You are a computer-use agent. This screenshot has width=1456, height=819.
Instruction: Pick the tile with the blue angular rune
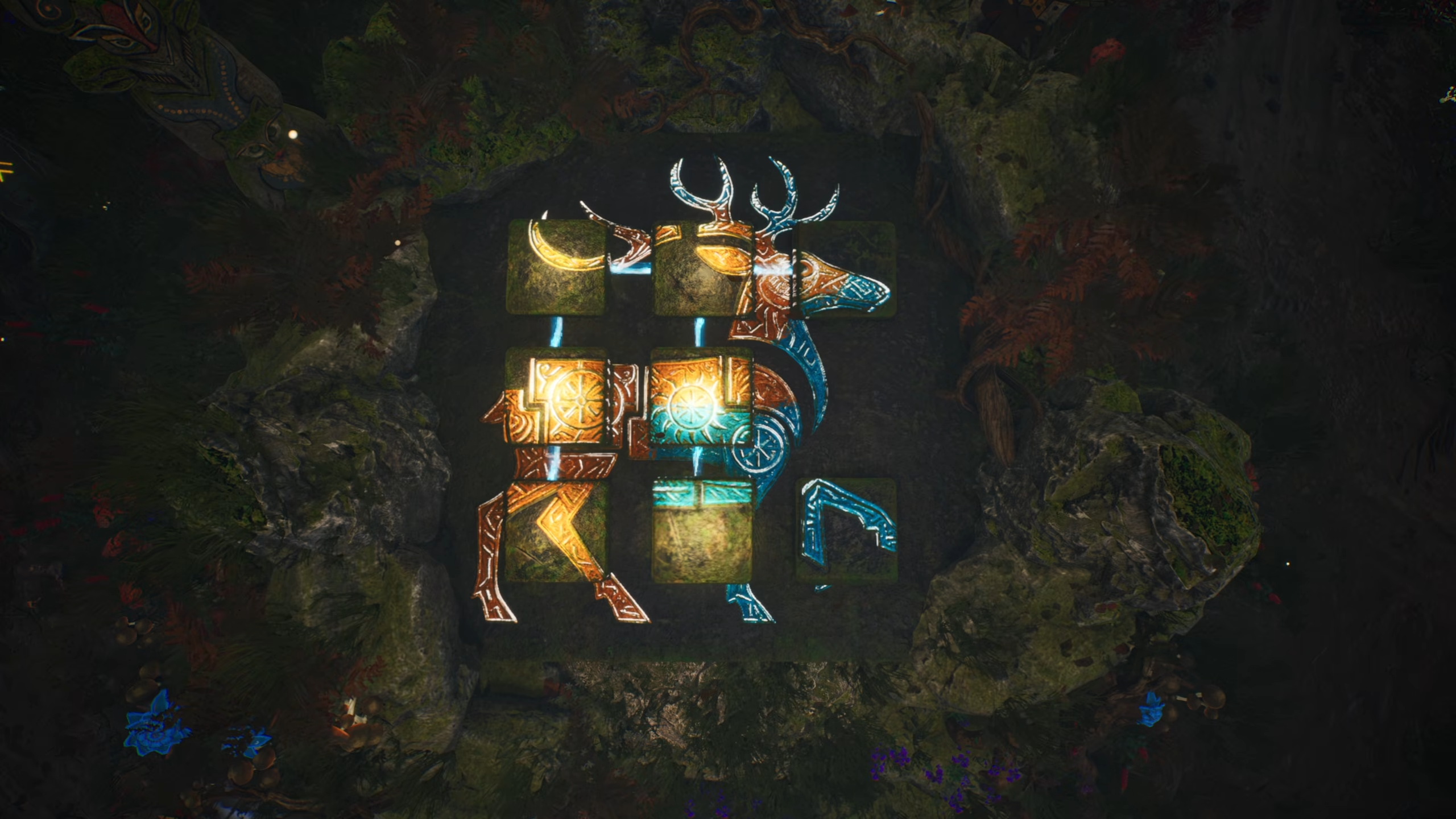(x=846, y=529)
